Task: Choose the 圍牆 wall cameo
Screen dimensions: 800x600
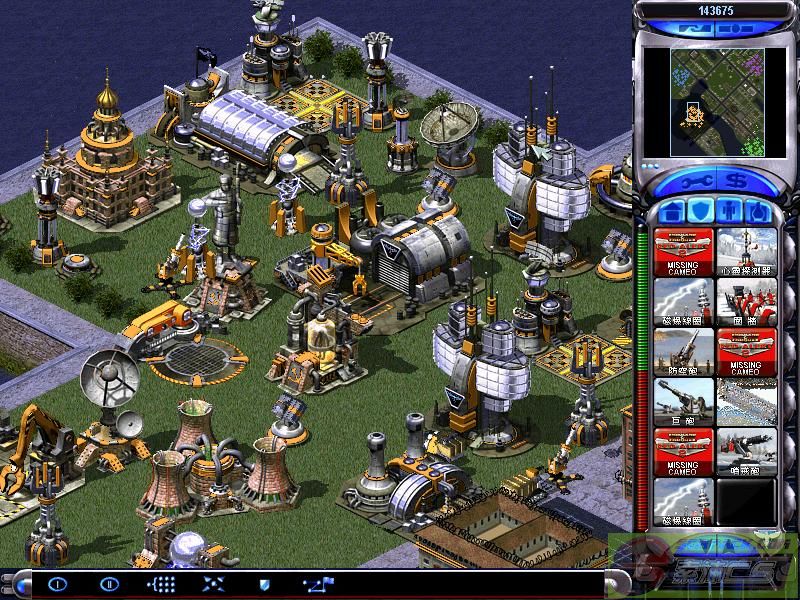Action: coord(747,301)
